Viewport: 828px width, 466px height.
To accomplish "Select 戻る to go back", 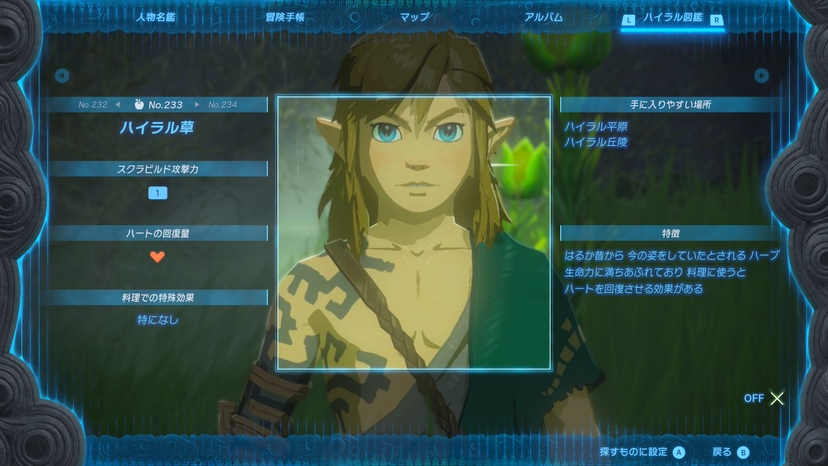I will click(x=730, y=452).
